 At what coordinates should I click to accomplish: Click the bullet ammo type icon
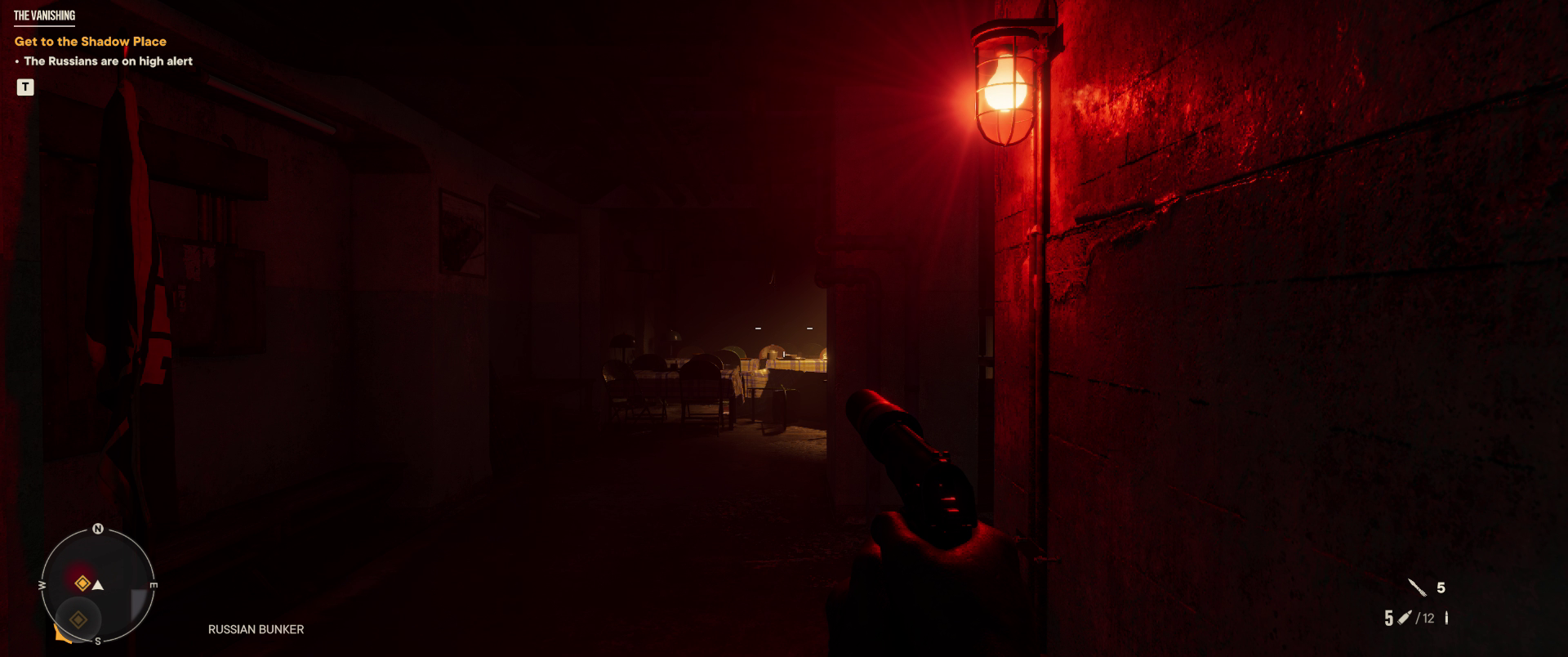click(1405, 619)
